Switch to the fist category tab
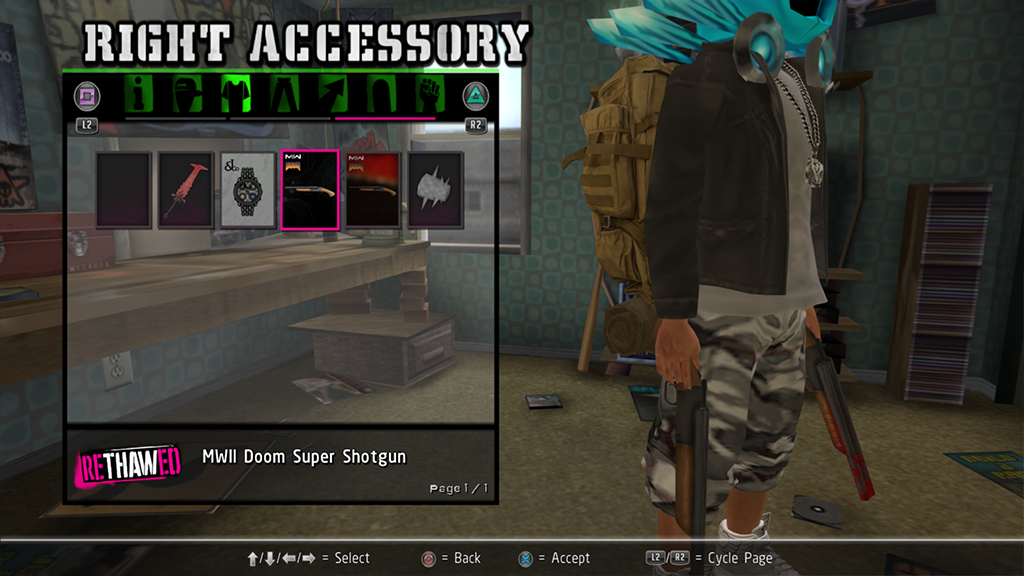This screenshot has width=1024, height=576. pos(428,96)
